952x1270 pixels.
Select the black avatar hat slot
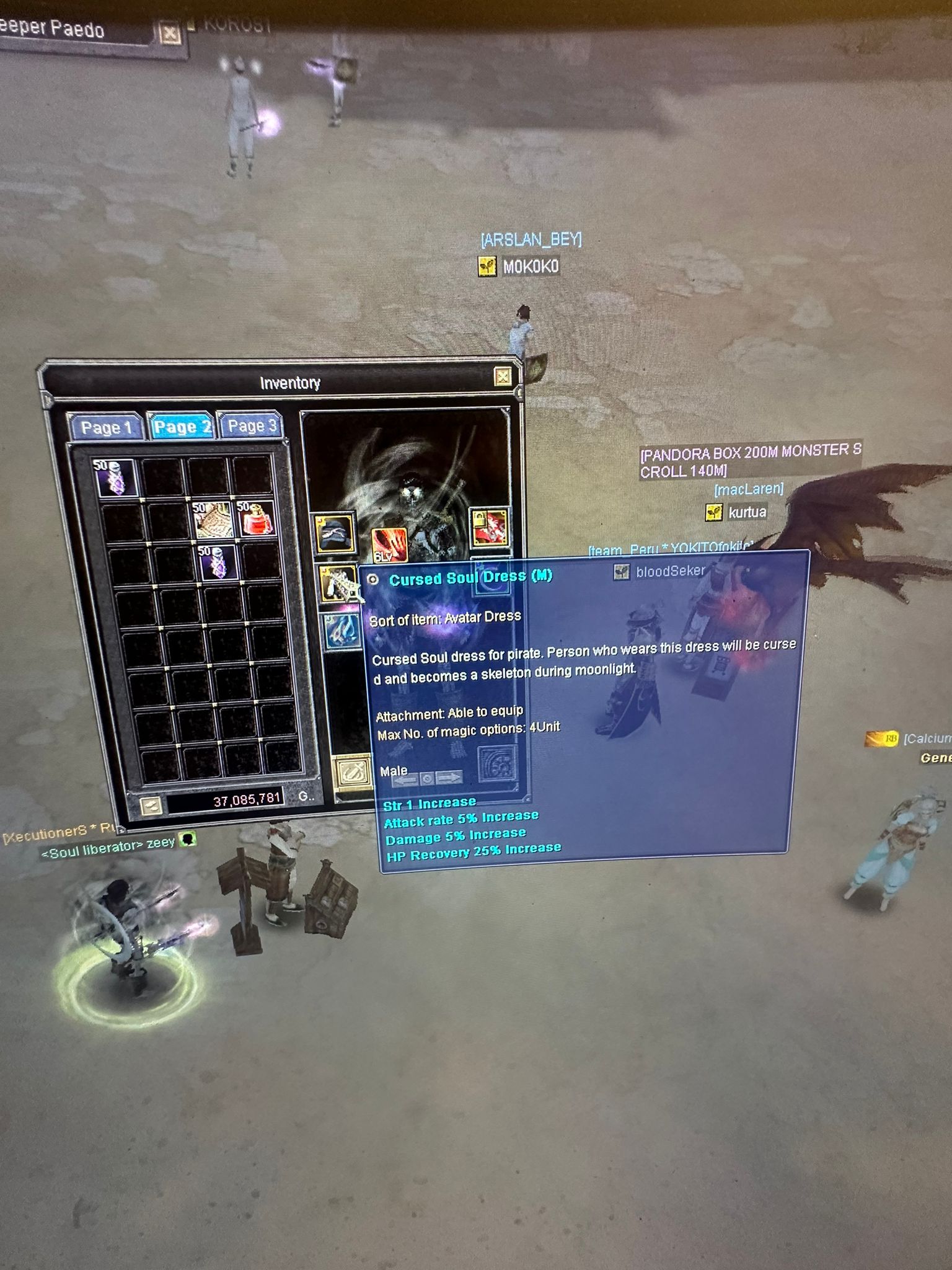(335, 533)
